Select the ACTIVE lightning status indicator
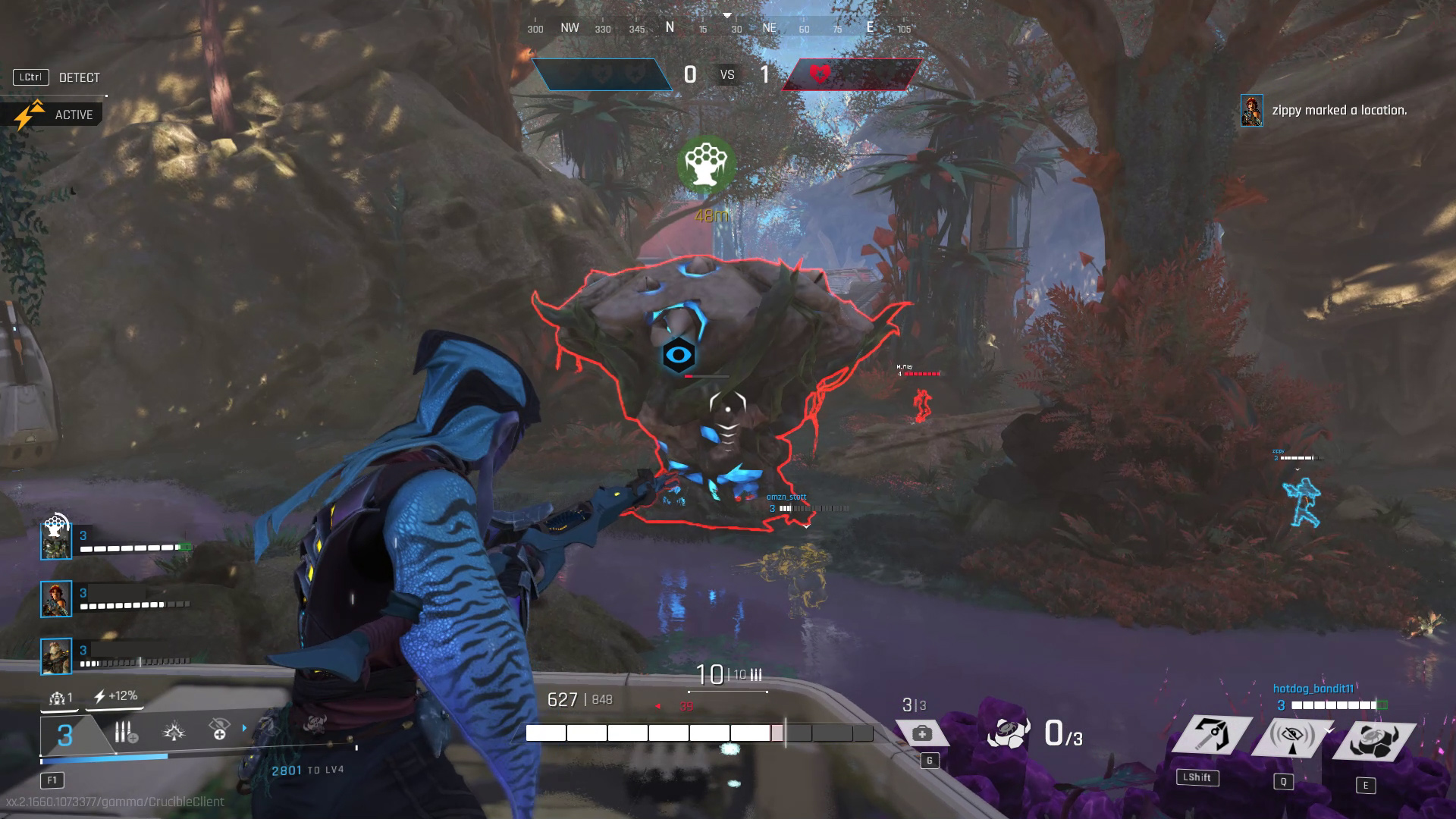This screenshot has width=1456, height=819. [53, 115]
